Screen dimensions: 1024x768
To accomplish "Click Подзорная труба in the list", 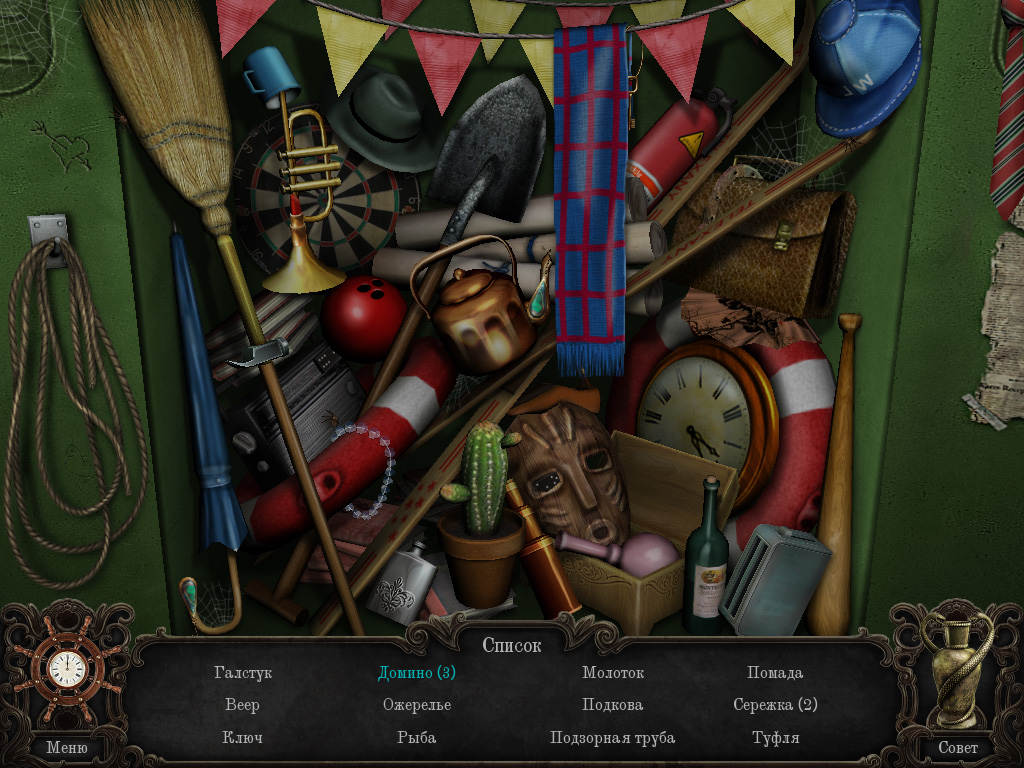I will pos(613,738).
